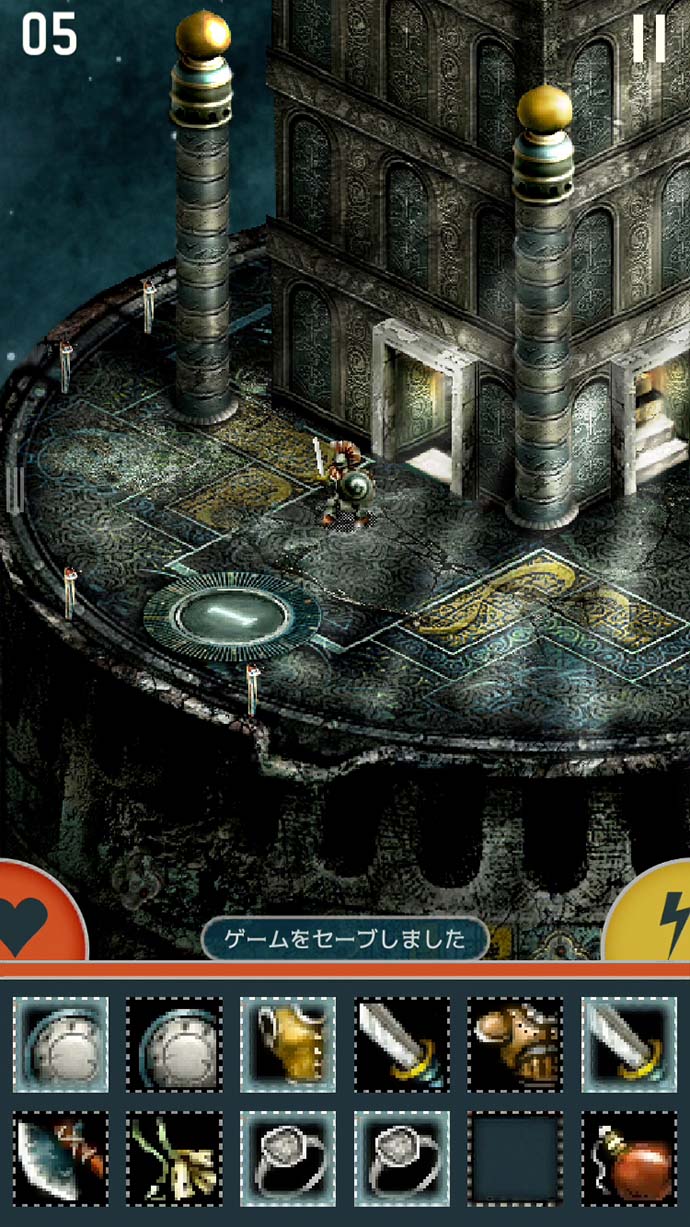This screenshot has height=1227, width=690.
Task: Pause the game
Action: tap(648, 40)
